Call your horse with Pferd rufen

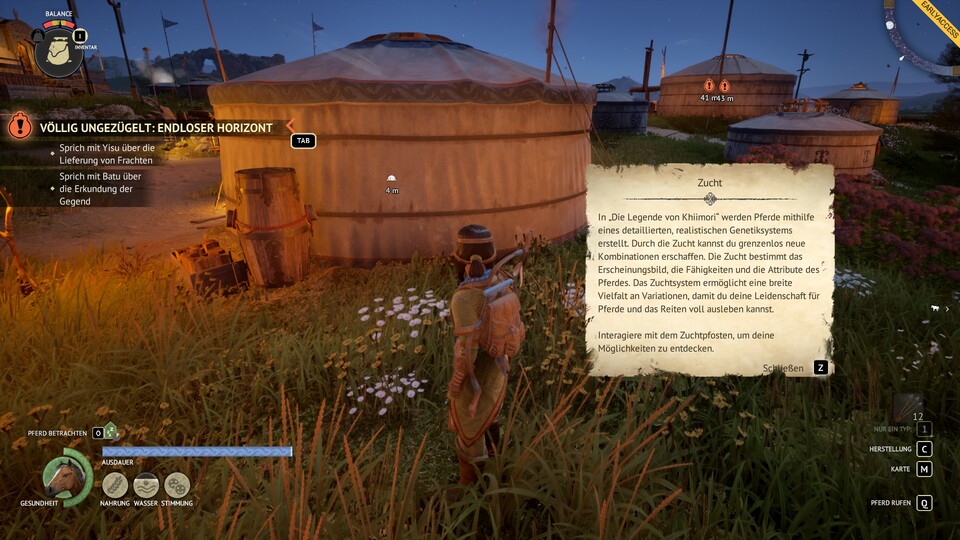click(x=924, y=503)
